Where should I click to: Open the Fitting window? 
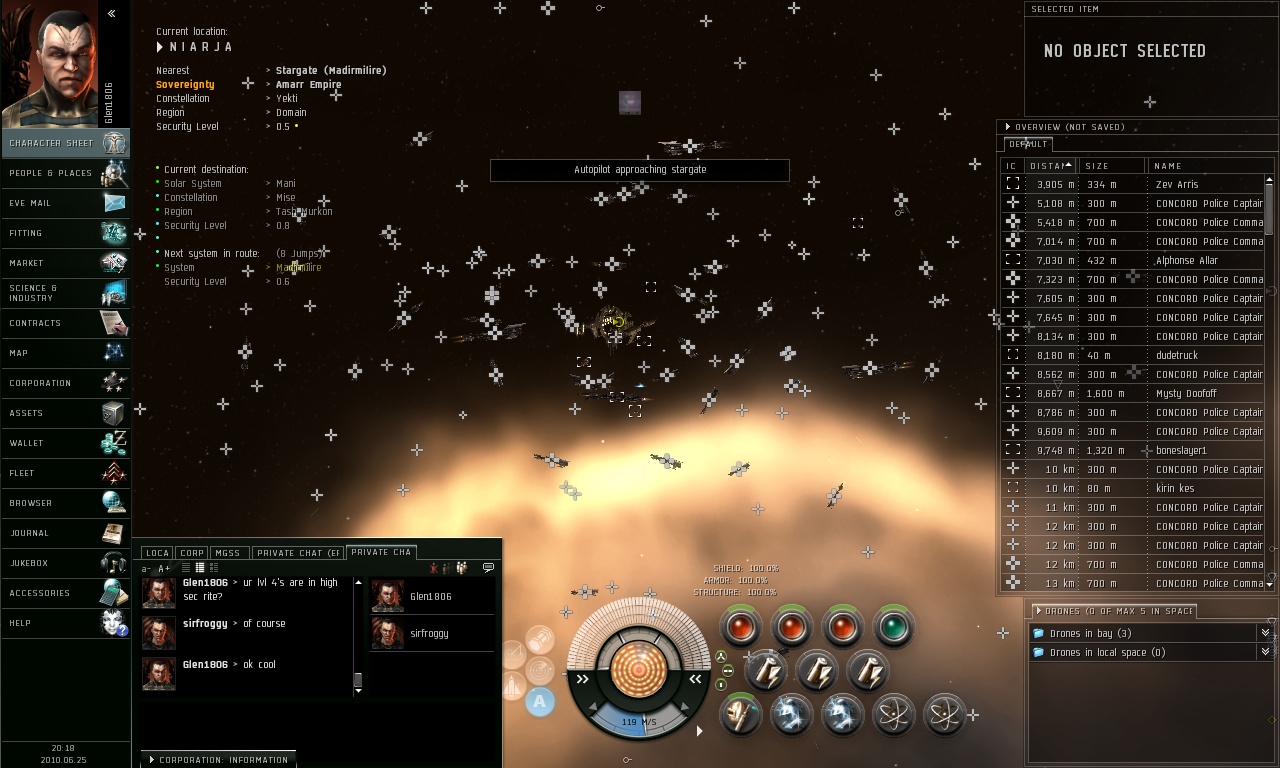(65, 233)
